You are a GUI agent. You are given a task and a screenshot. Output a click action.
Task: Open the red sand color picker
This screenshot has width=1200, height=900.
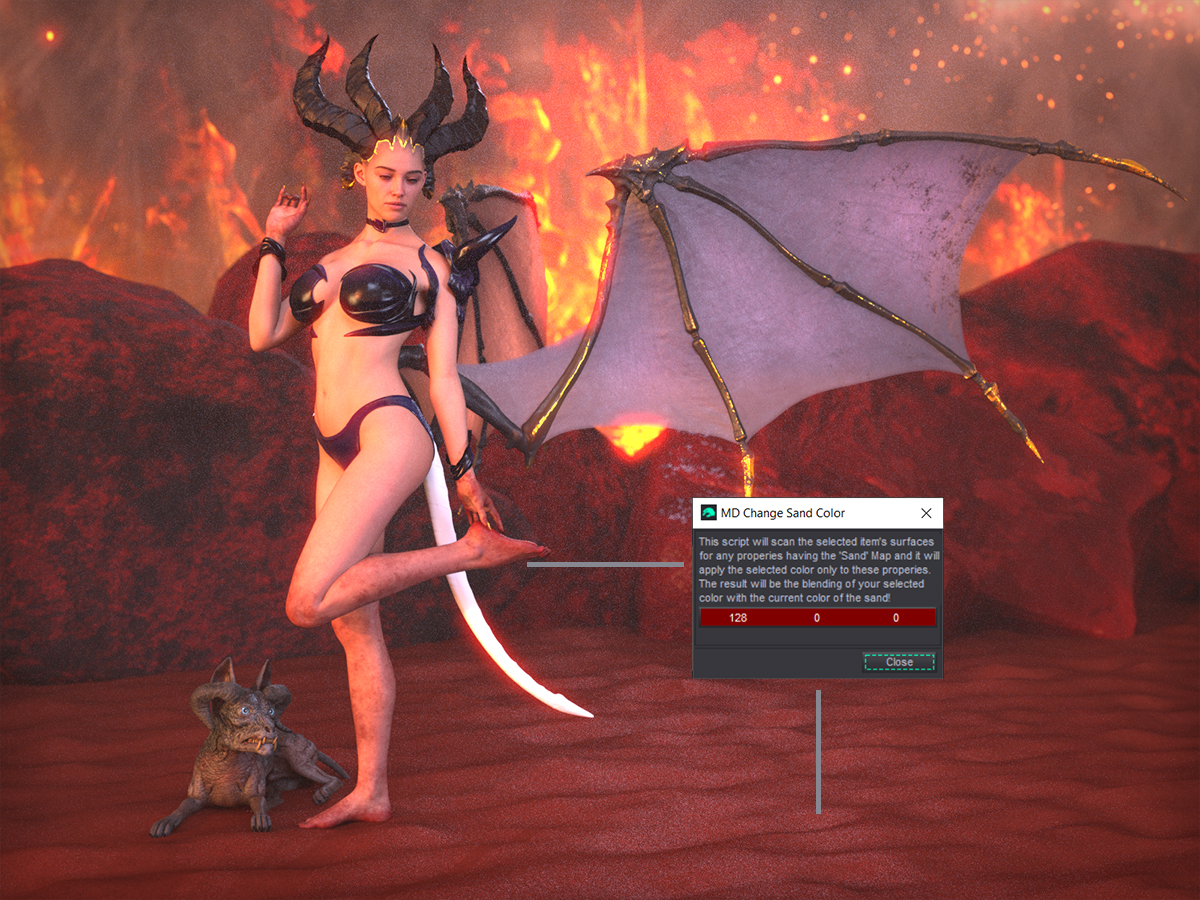817,618
